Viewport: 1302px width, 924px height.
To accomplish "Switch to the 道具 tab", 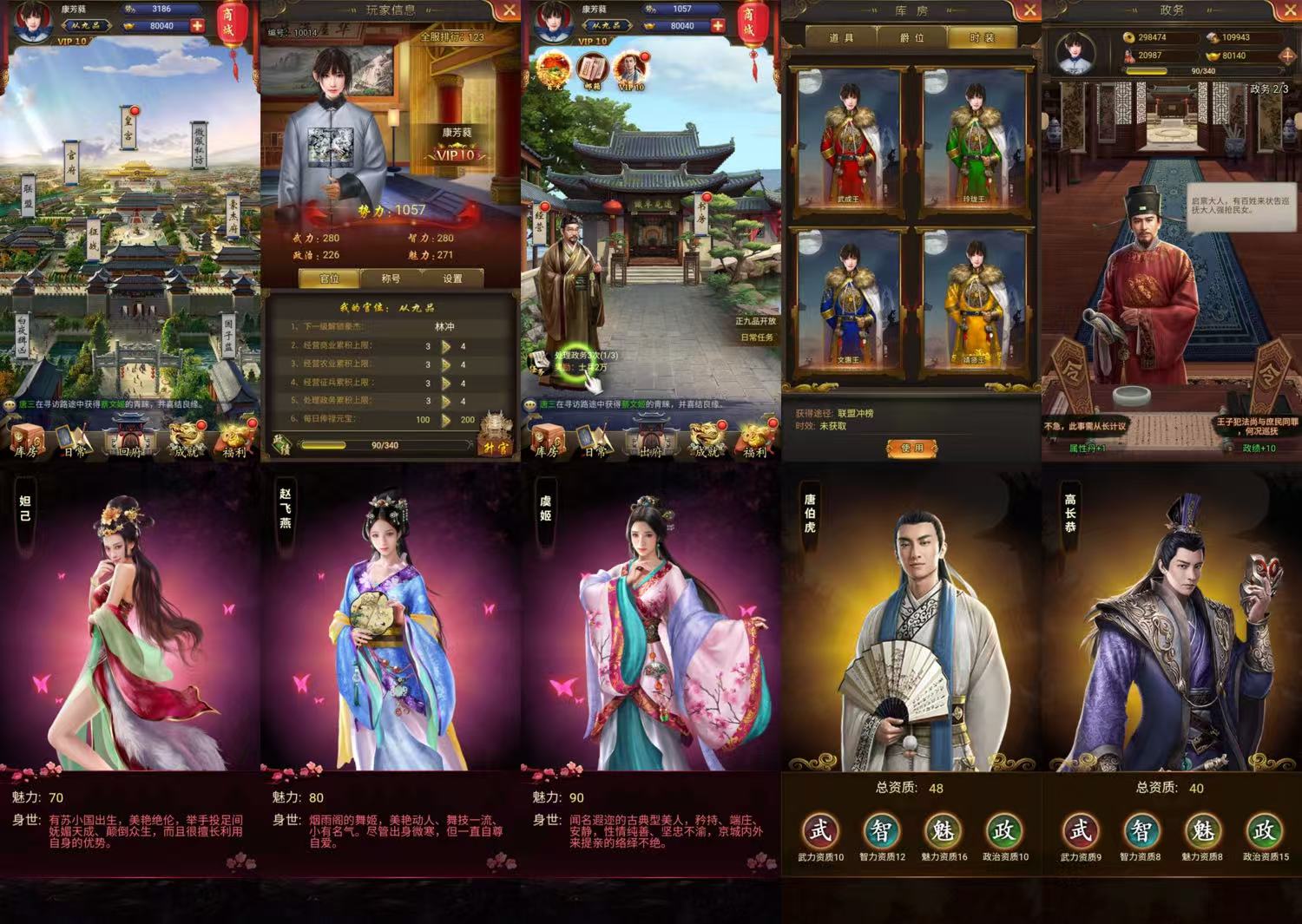I will pyautogui.click(x=840, y=38).
